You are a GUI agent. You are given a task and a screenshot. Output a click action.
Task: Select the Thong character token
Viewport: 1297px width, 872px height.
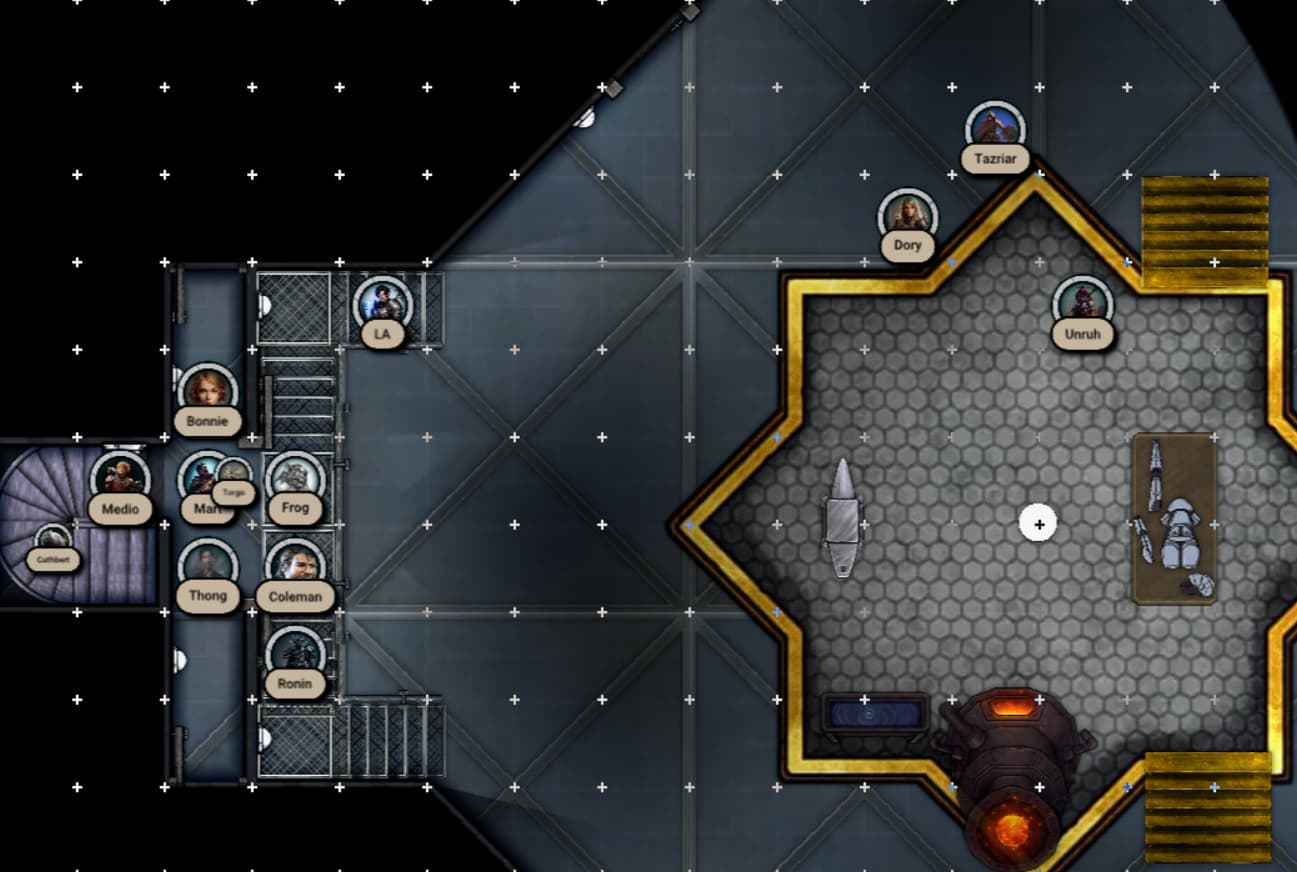[208, 567]
